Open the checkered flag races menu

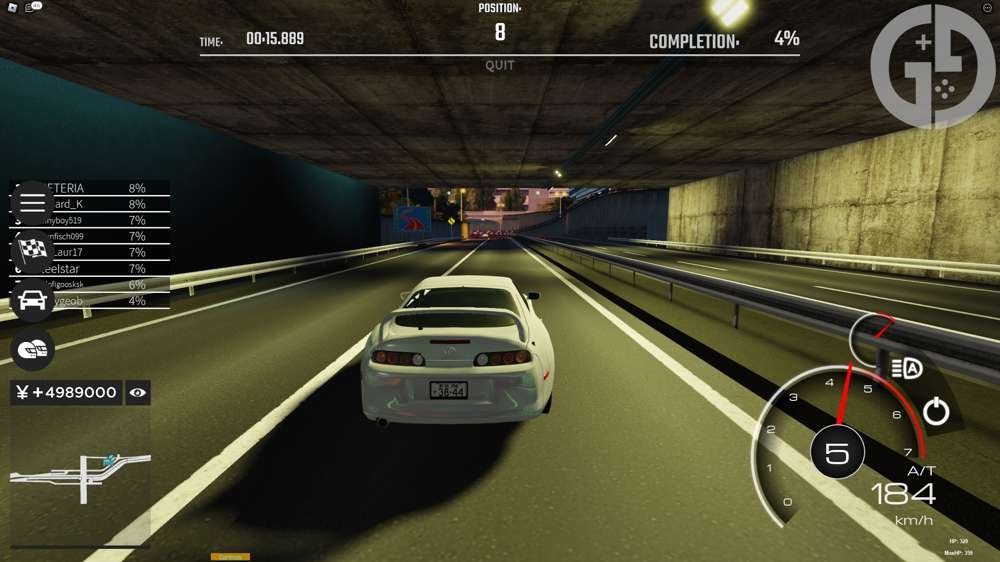[33, 251]
